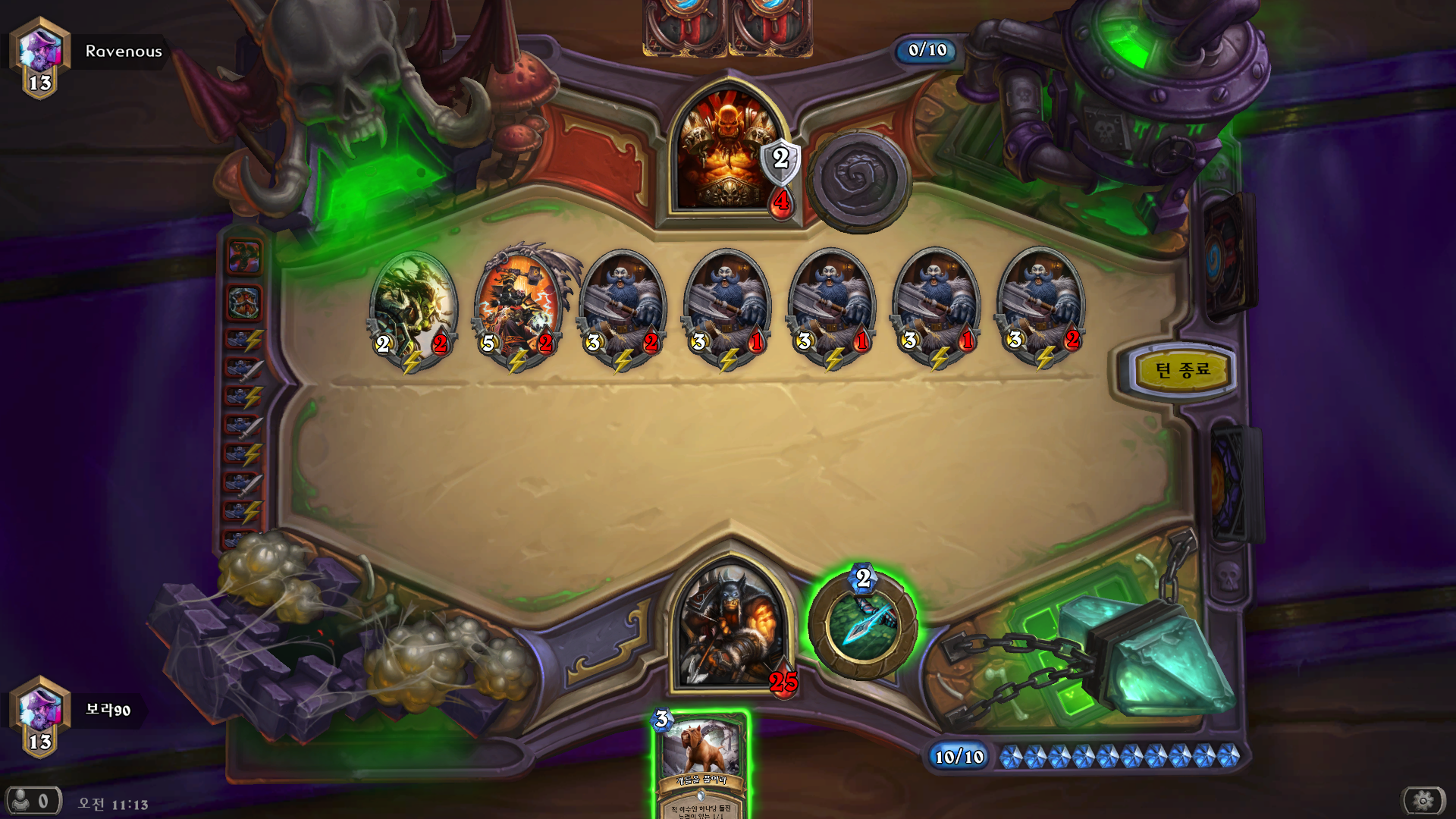The width and height of the screenshot is (1456, 819).
Task: Inspect the topmost history tile
Action: coord(243,256)
